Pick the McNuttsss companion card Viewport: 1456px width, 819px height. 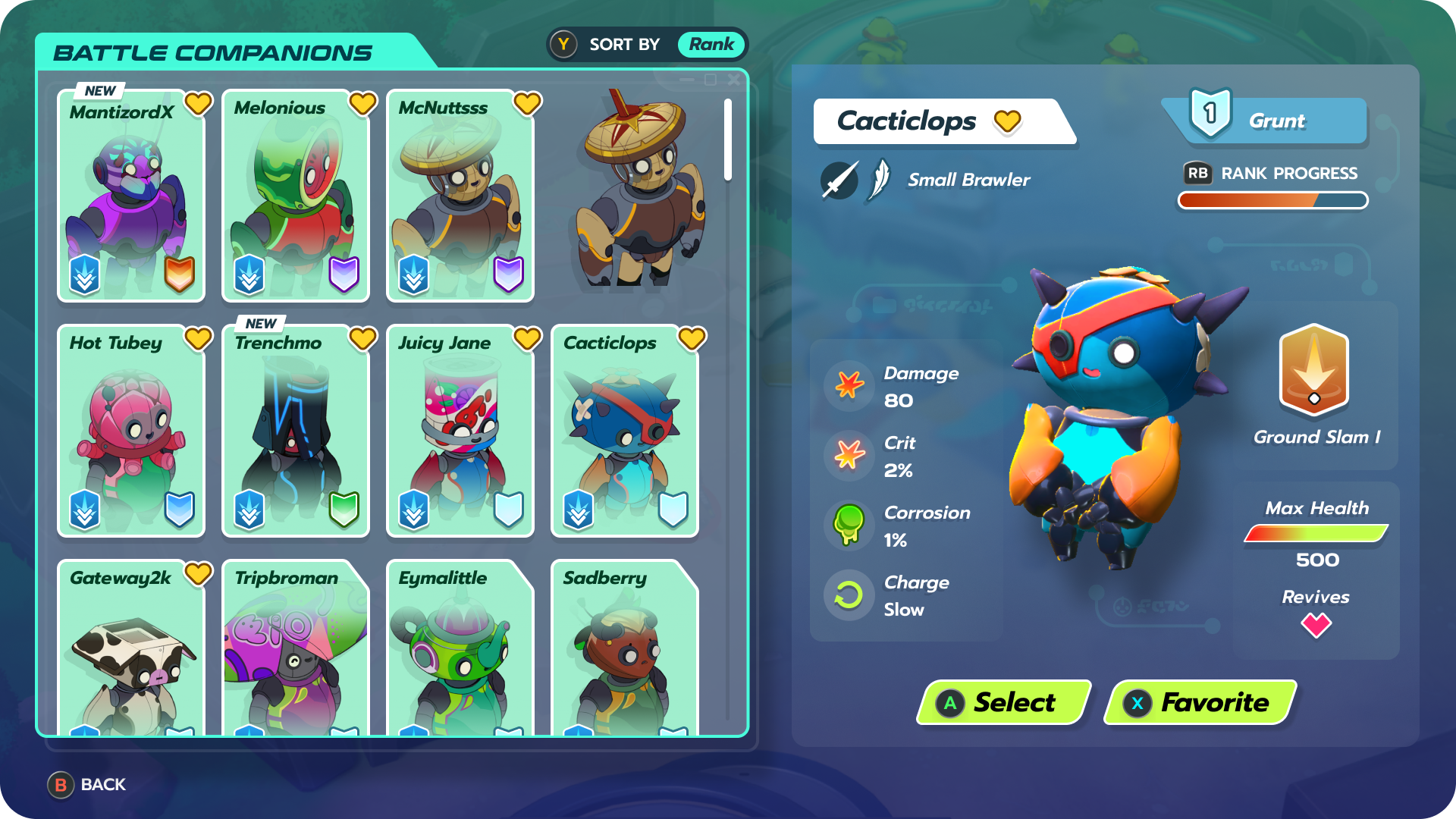(x=460, y=197)
